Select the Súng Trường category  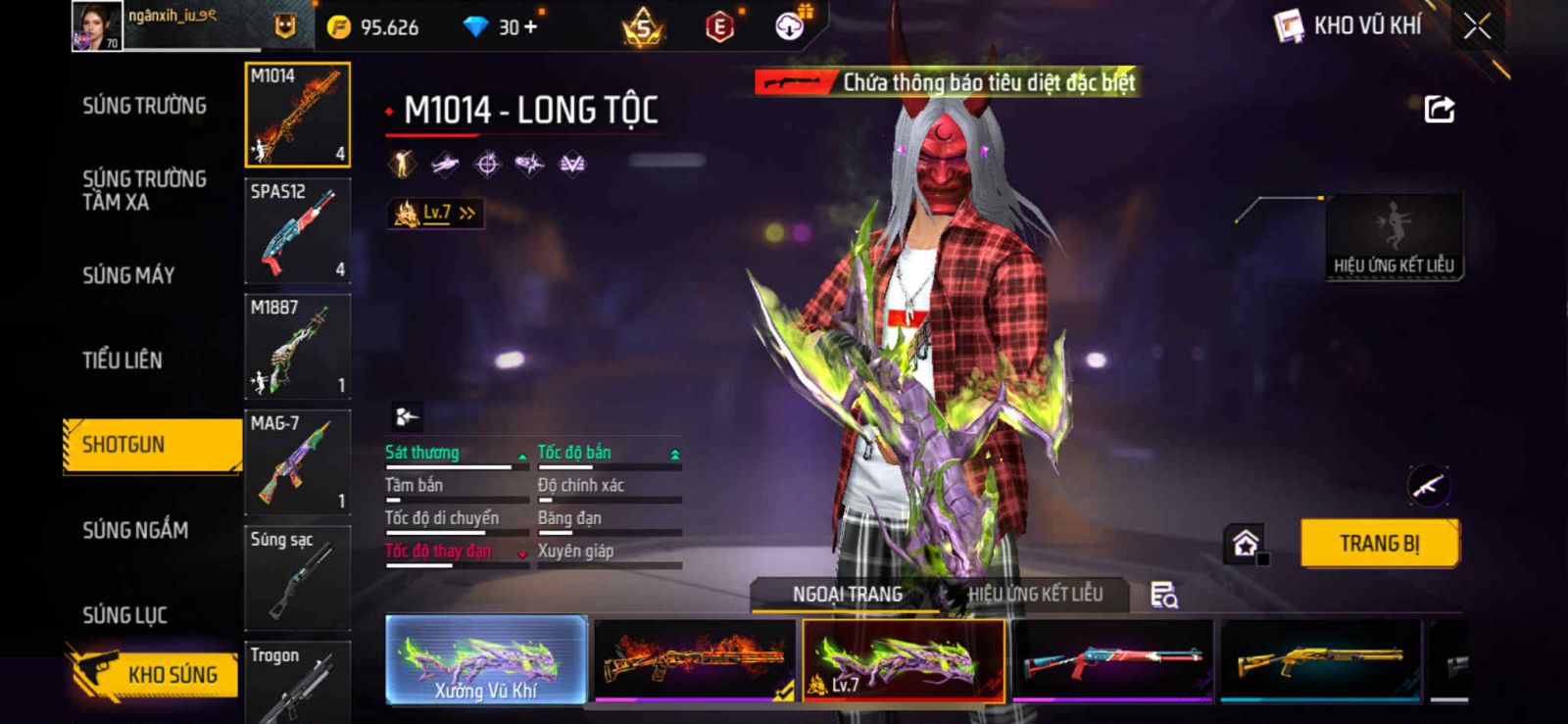(x=144, y=106)
